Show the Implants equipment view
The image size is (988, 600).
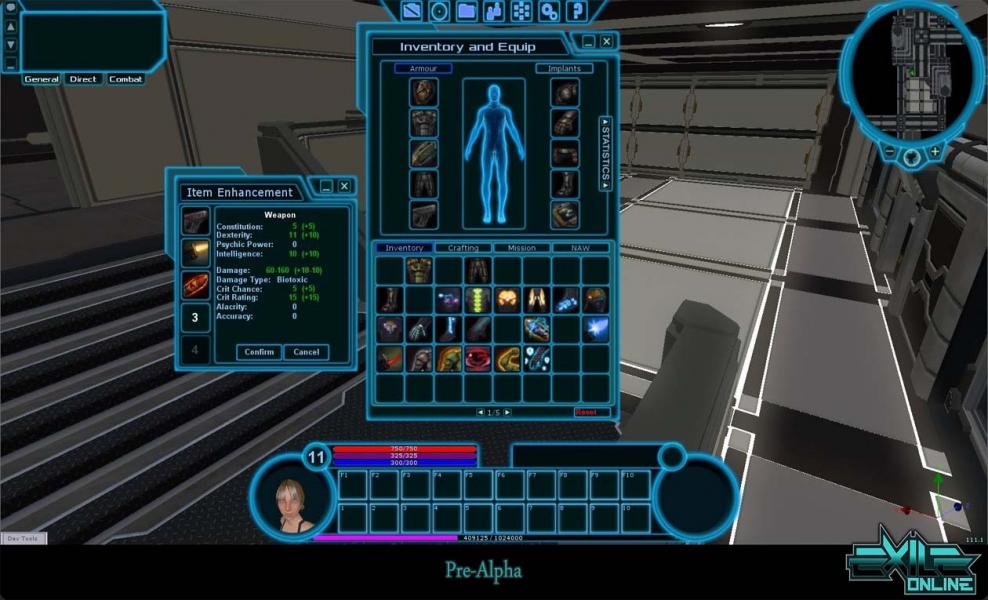(x=564, y=69)
